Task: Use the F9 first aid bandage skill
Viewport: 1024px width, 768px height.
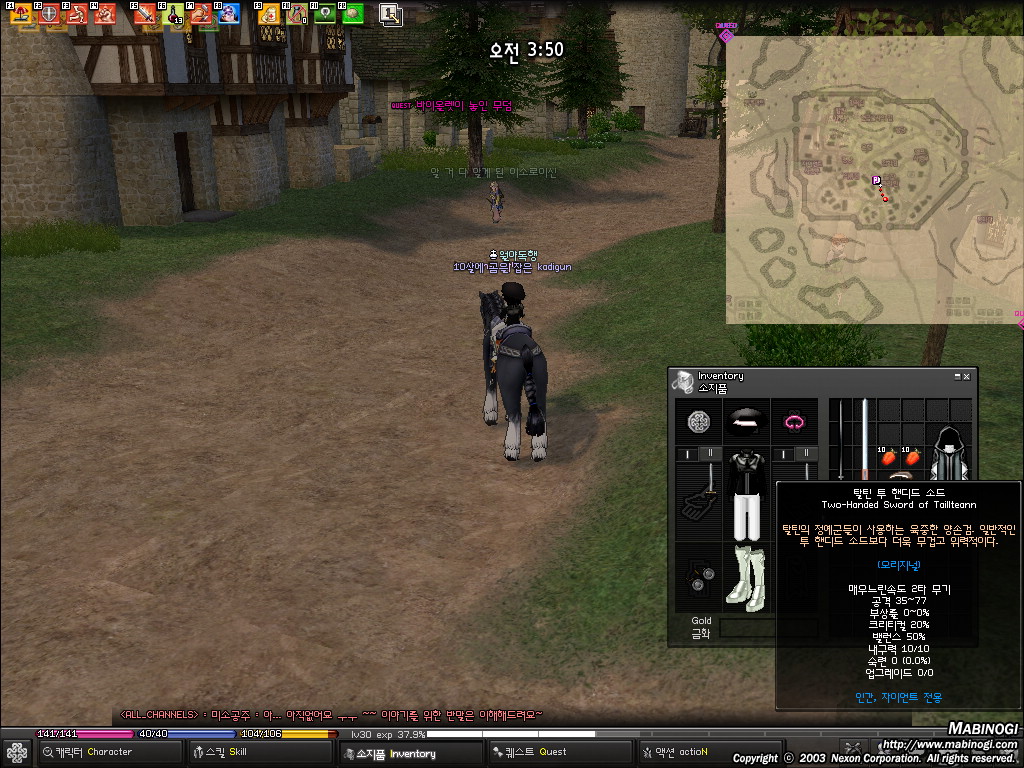Action: pos(268,14)
